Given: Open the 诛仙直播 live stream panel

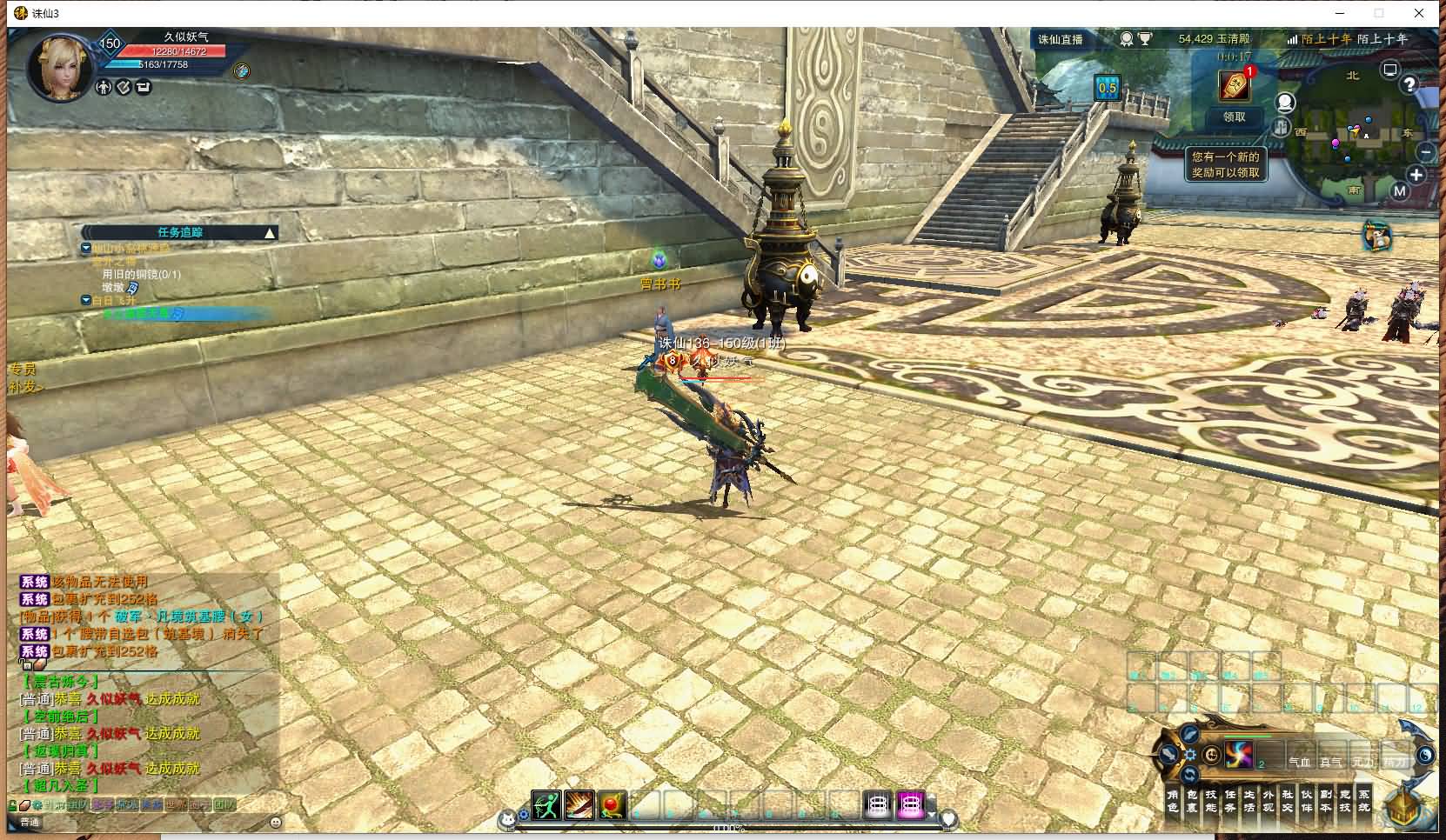Looking at the screenshot, I should pyautogui.click(x=1061, y=39).
